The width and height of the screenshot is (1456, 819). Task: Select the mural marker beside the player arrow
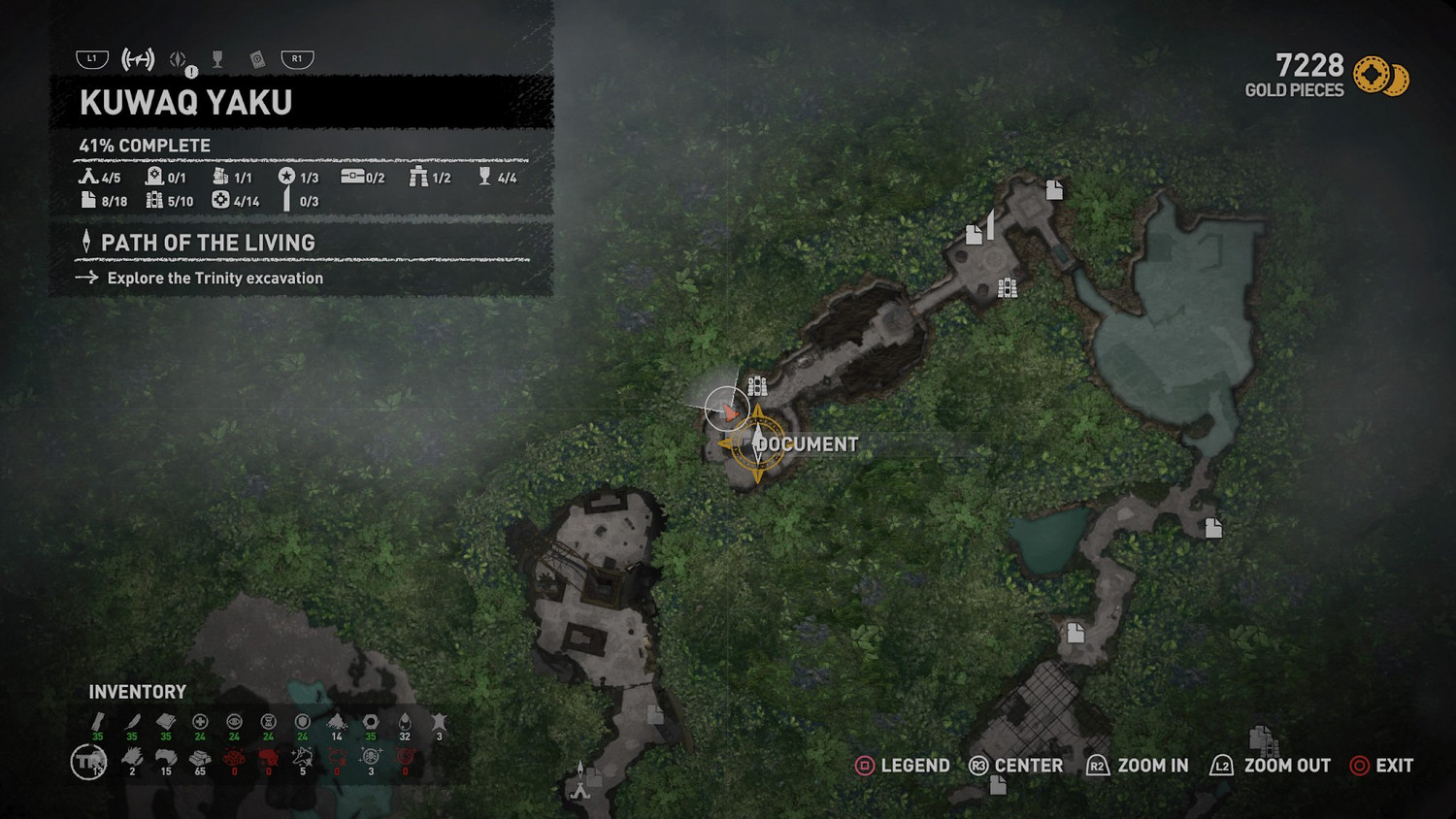(x=757, y=386)
